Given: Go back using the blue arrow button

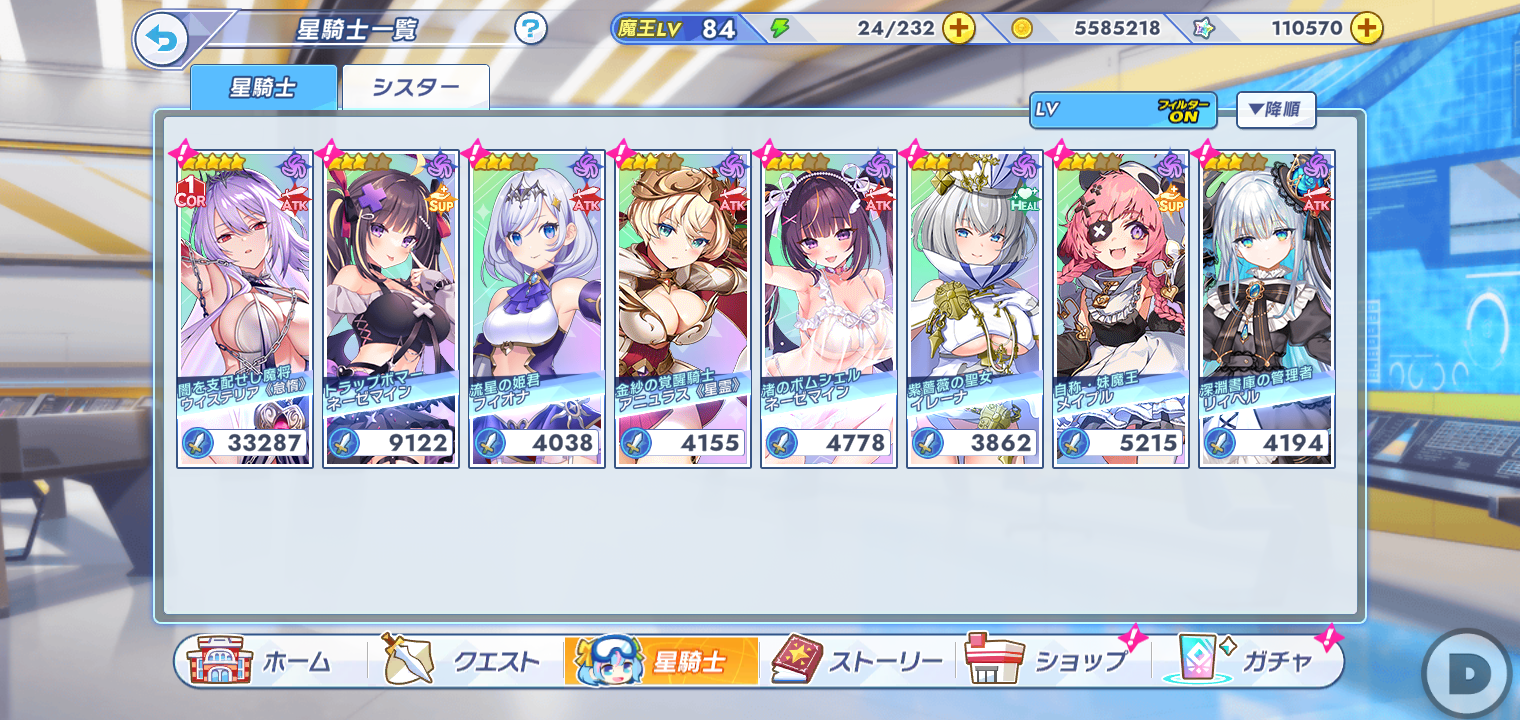Looking at the screenshot, I should point(161,39).
